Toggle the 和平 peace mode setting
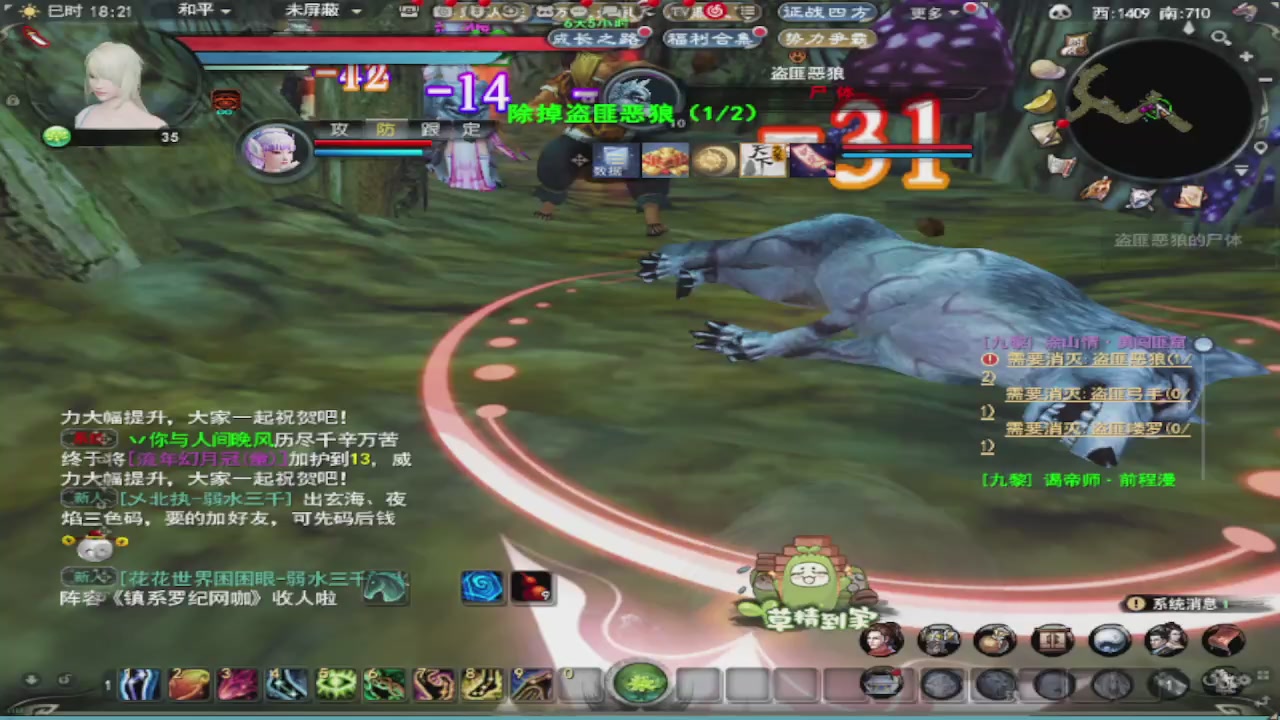The width and height of the screenshot is (1280, 720). (x=196, y=11)
